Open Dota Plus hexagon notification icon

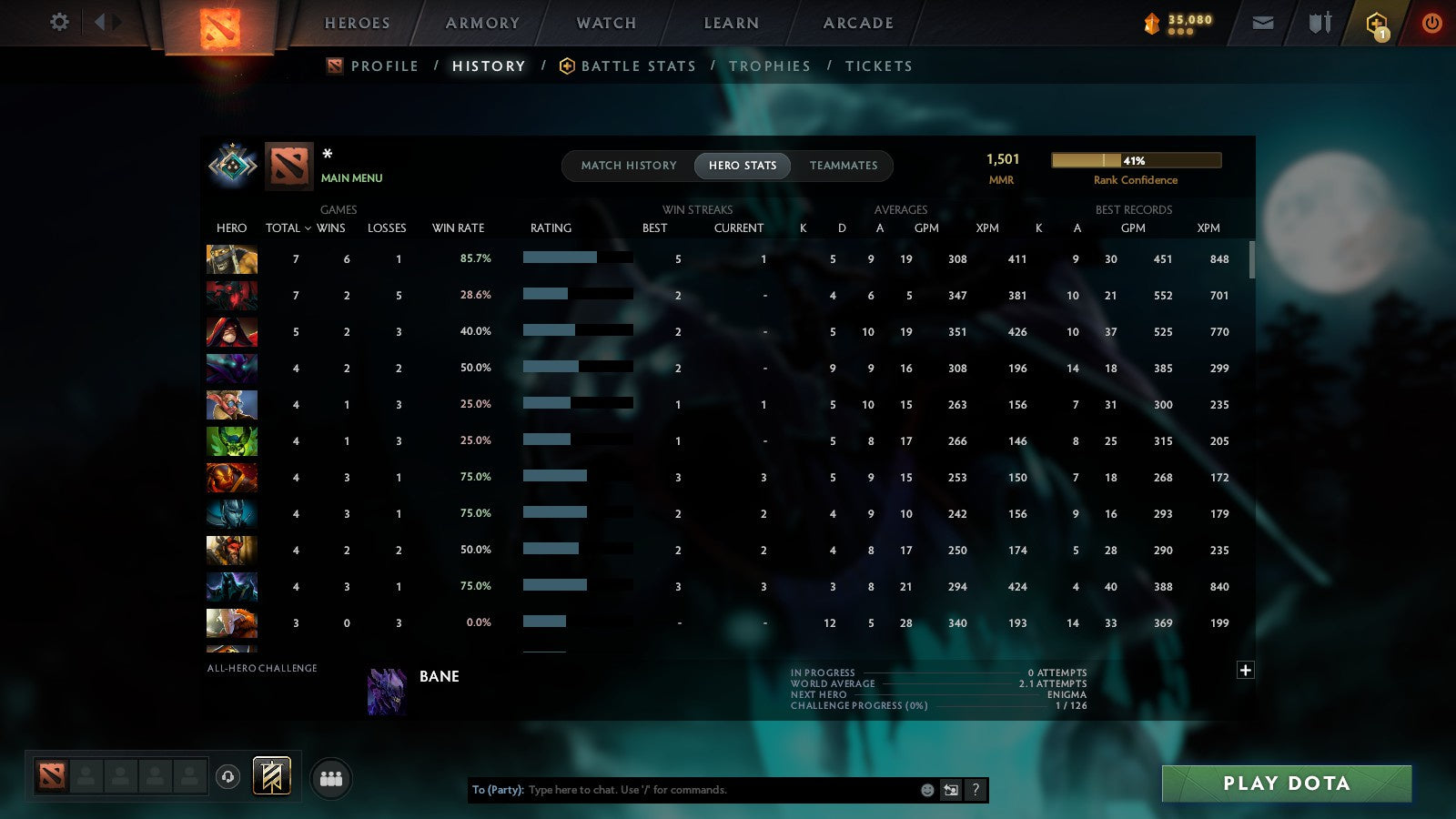[x=1376, y=22]
